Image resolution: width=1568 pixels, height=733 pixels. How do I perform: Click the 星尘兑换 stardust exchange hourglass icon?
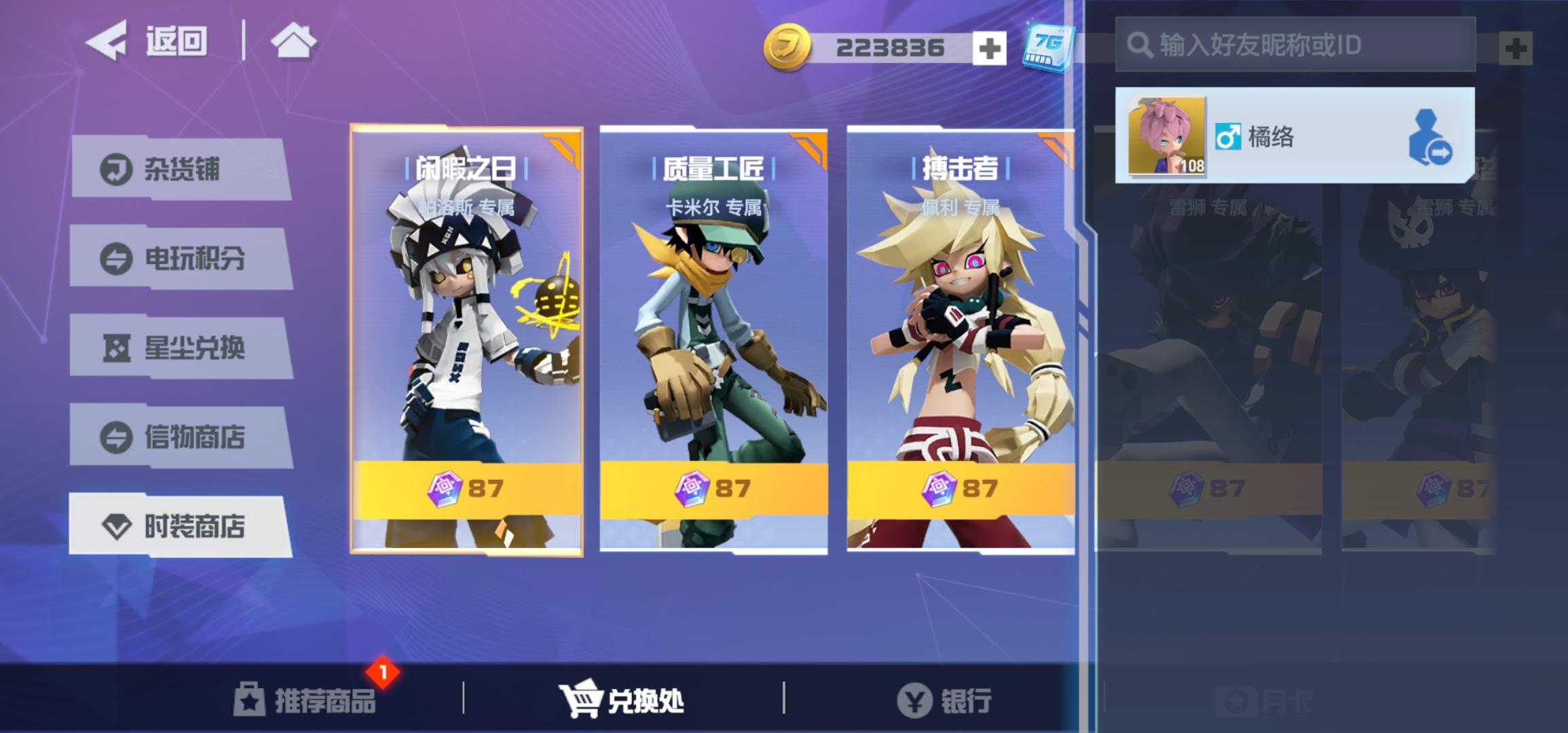pos(117,349)
